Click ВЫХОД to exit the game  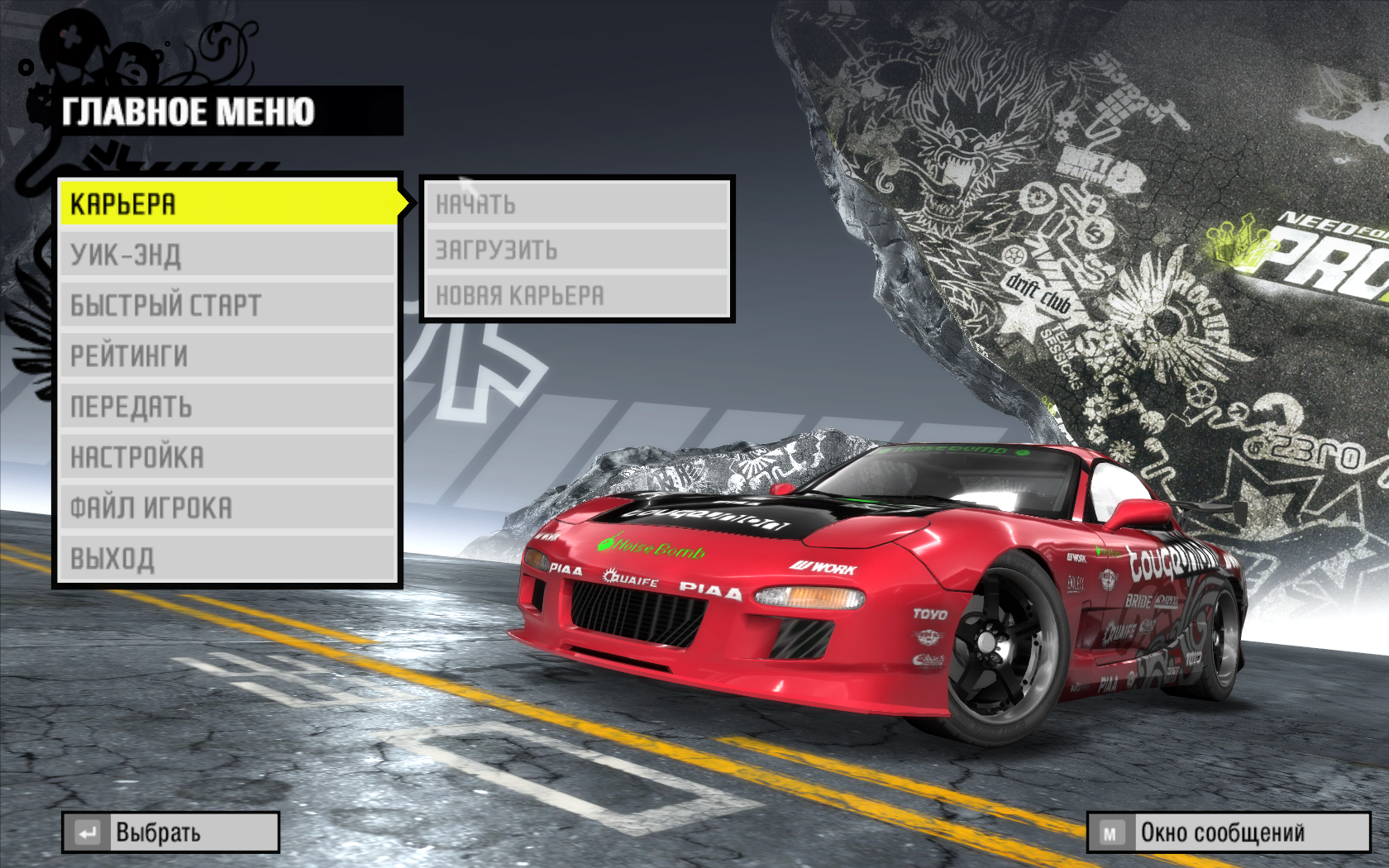coord(227,559)
